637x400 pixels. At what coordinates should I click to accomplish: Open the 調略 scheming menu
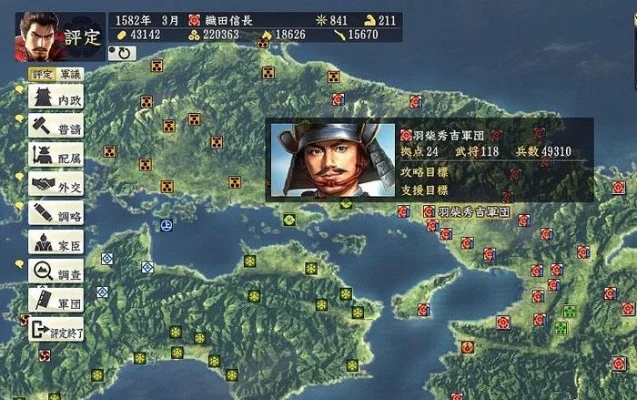(x=56, y=213)
